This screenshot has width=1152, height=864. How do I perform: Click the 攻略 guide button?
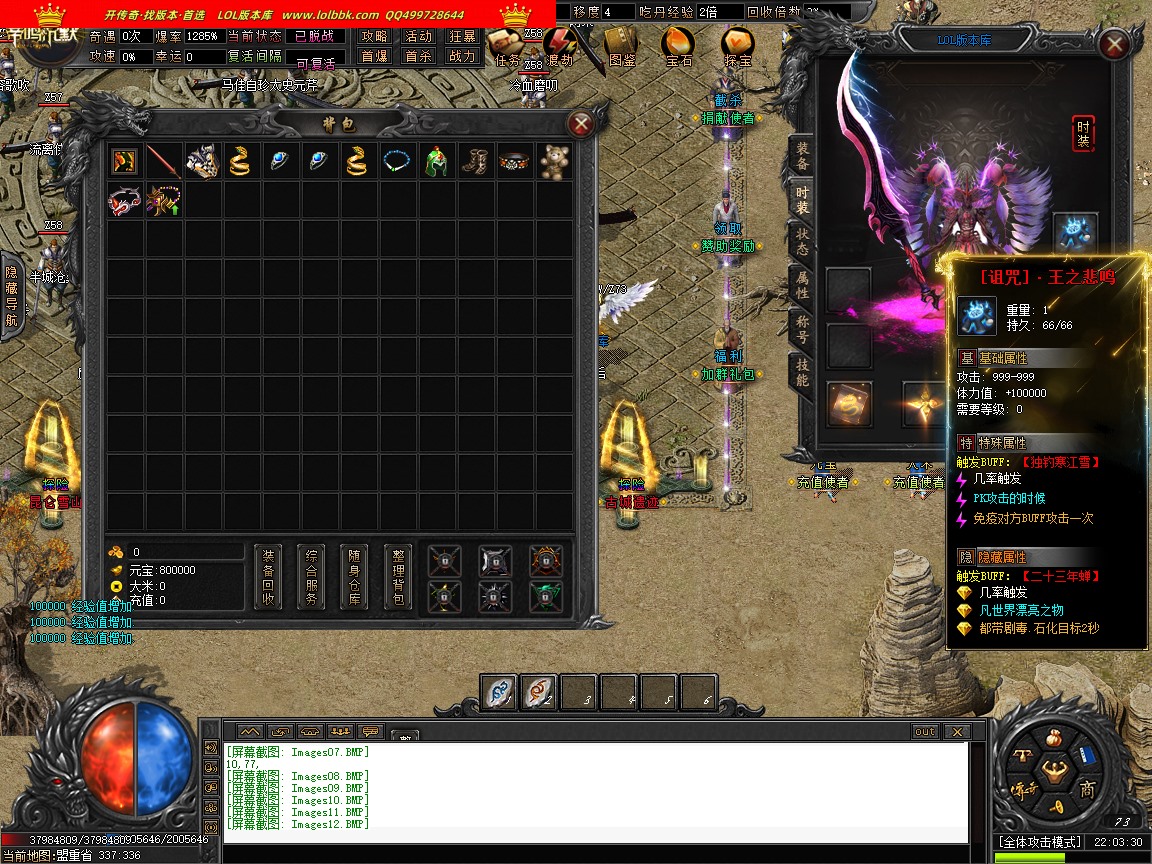[374, 36]
